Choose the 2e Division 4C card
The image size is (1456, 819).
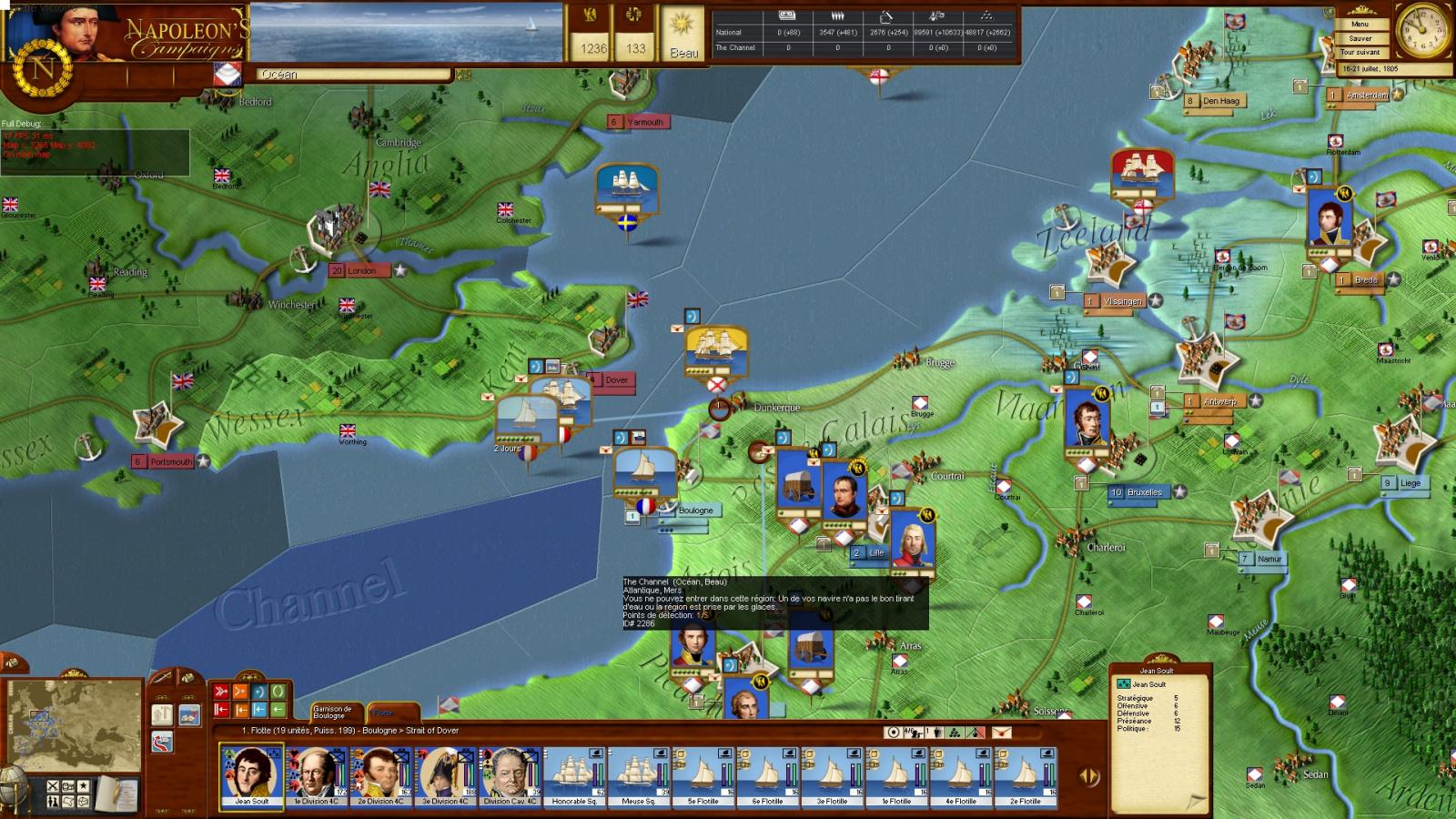pyautogui.click(x=381, y=775)
